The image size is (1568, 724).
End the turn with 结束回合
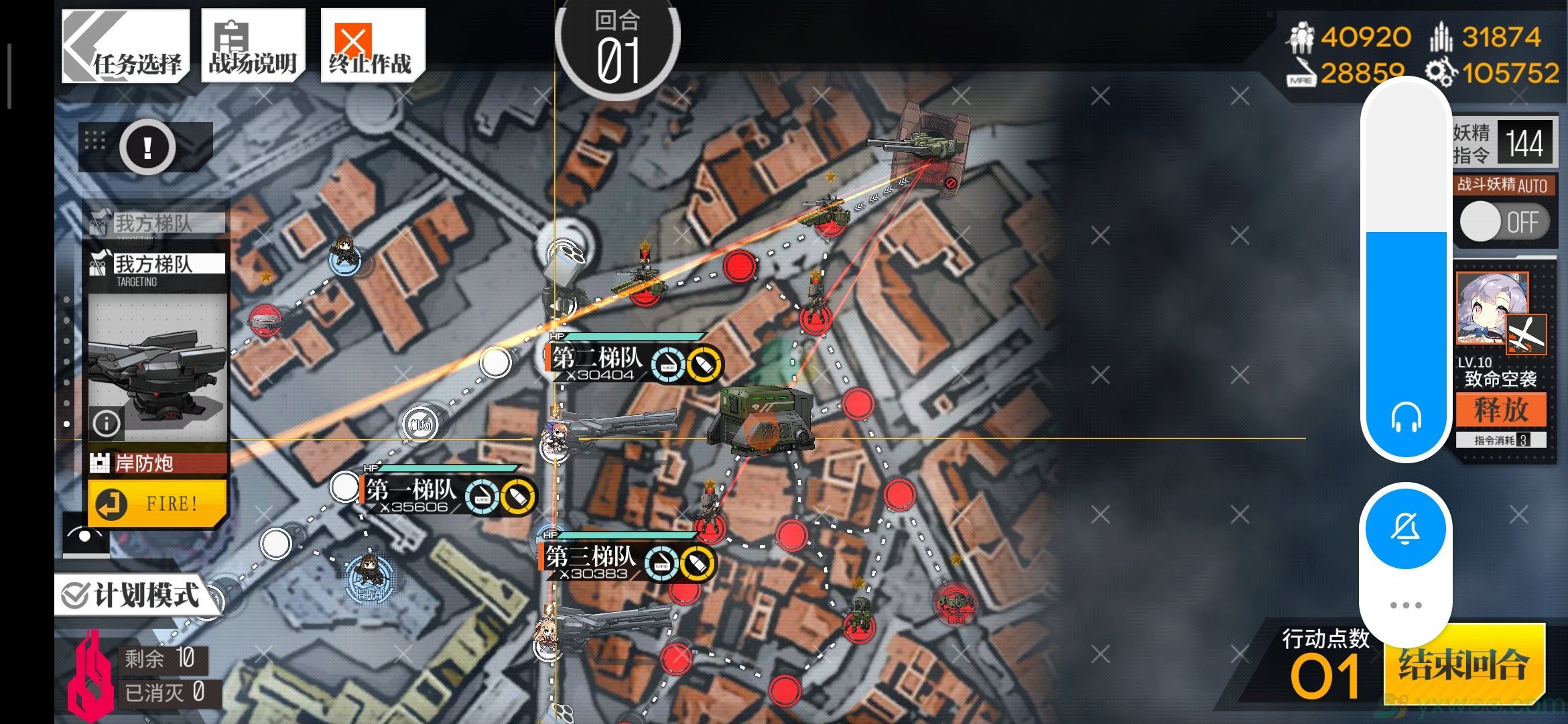click(1464, 664)
